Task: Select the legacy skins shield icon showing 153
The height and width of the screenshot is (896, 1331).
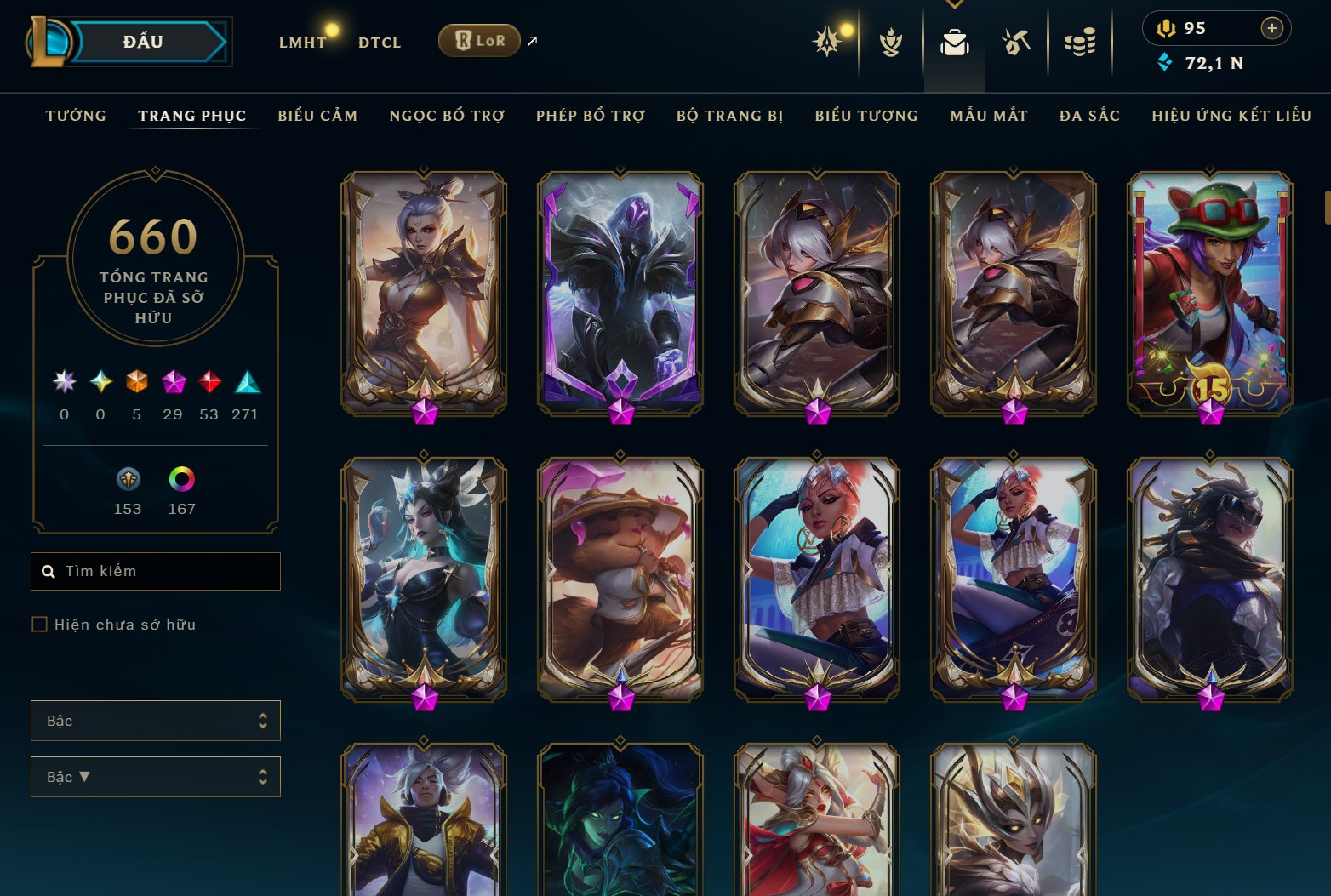Action: click(128, 479)
